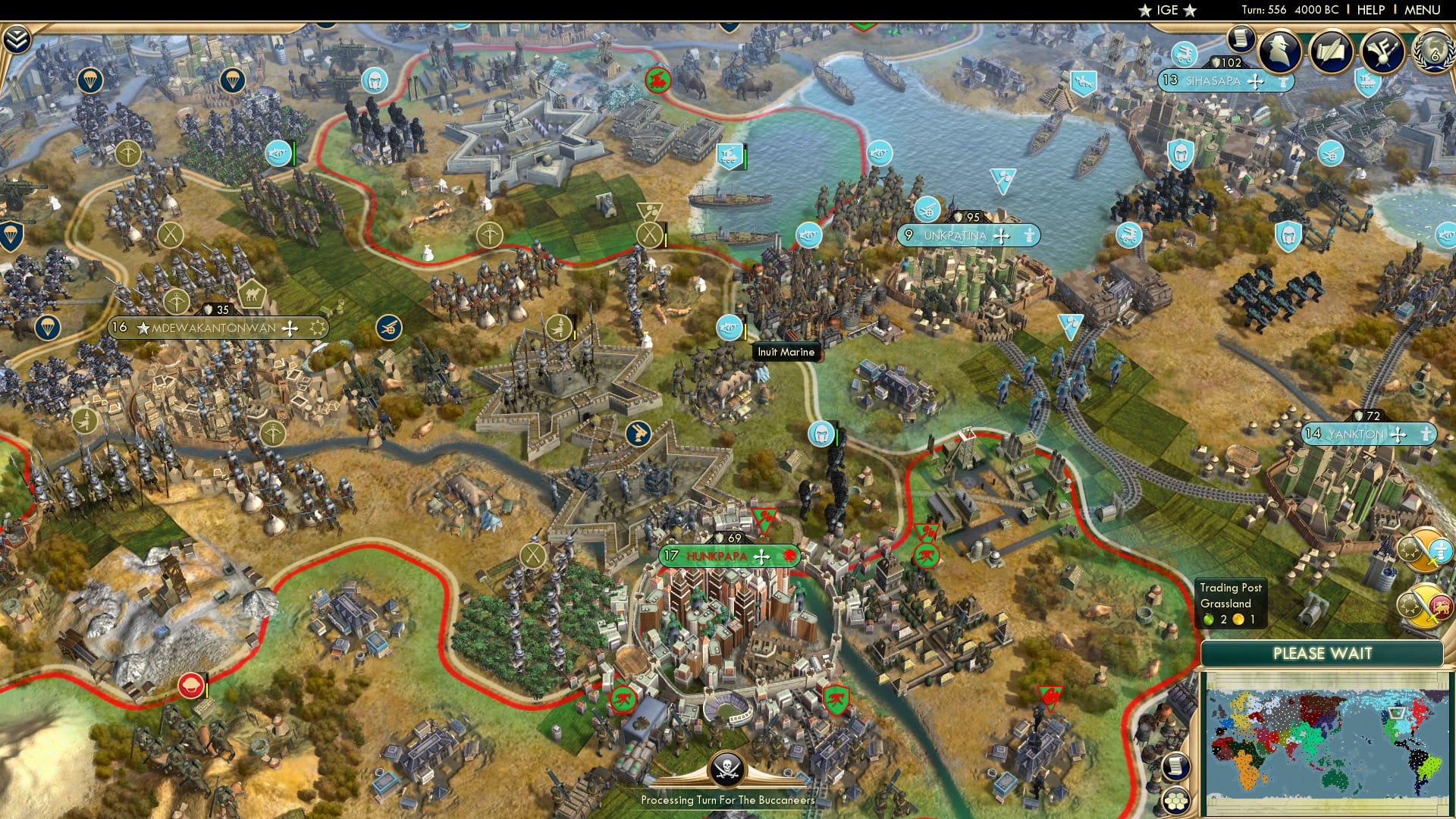Toggle Strategic View with the hexagon icon
The height and width of the screenshot is (819, 1456).
tap(1176, 802)
